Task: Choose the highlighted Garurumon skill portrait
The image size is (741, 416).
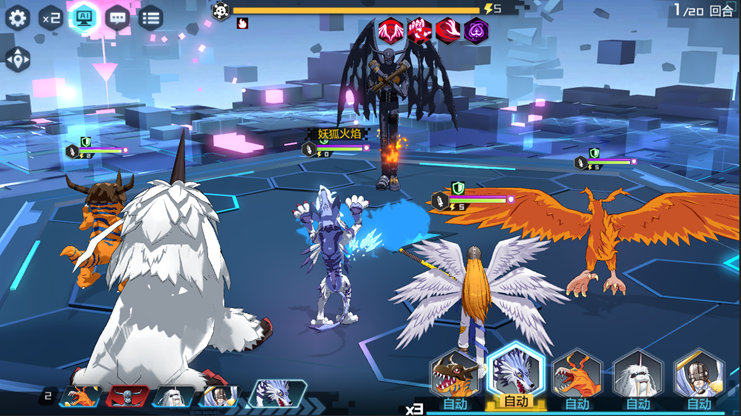Action: (x=515, y=373)
